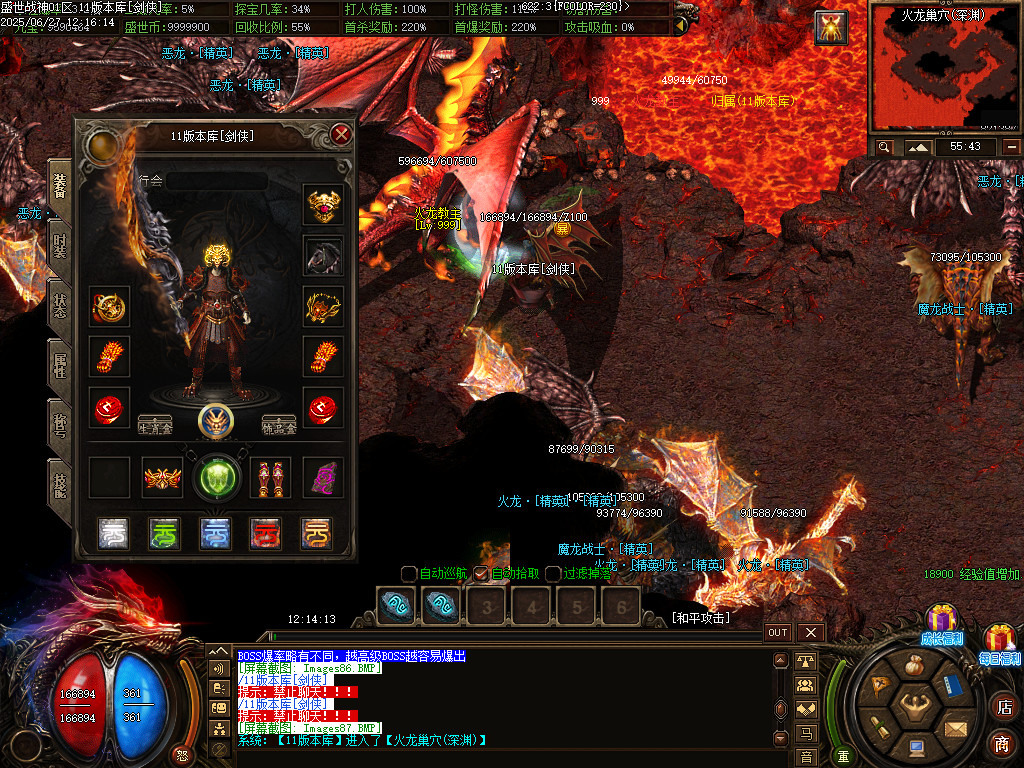
Task: Open the 状态 status tab
Action: (x=59, y=305)
